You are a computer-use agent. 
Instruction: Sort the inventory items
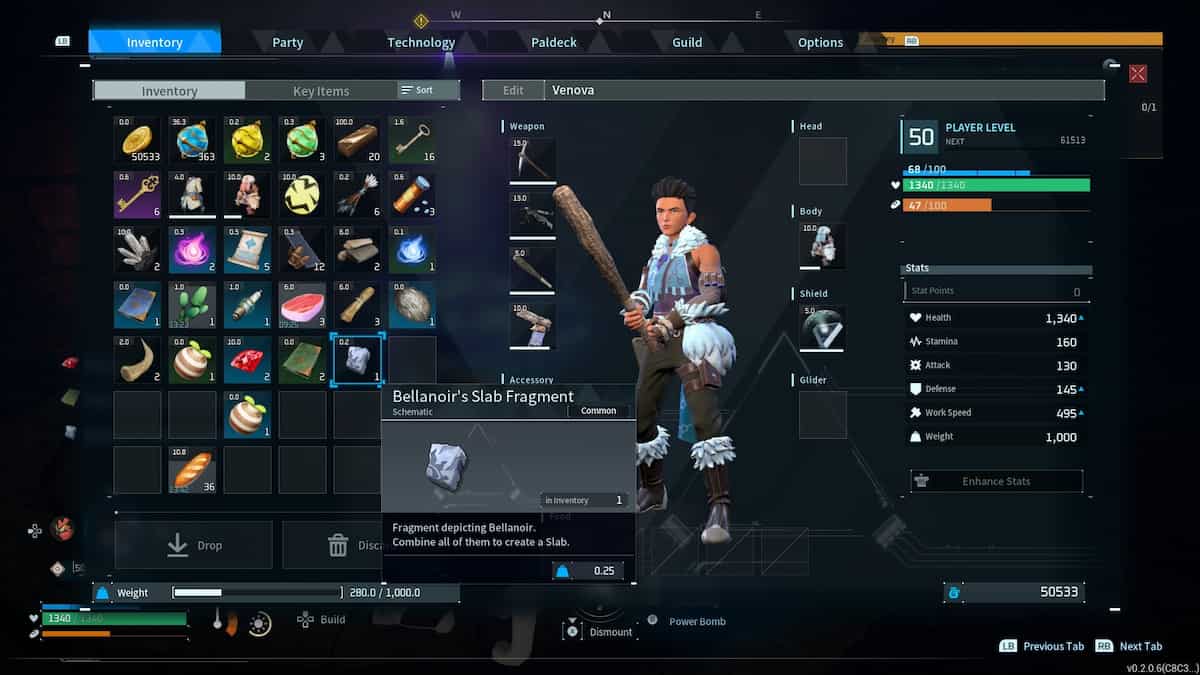[x=417, y=90]
